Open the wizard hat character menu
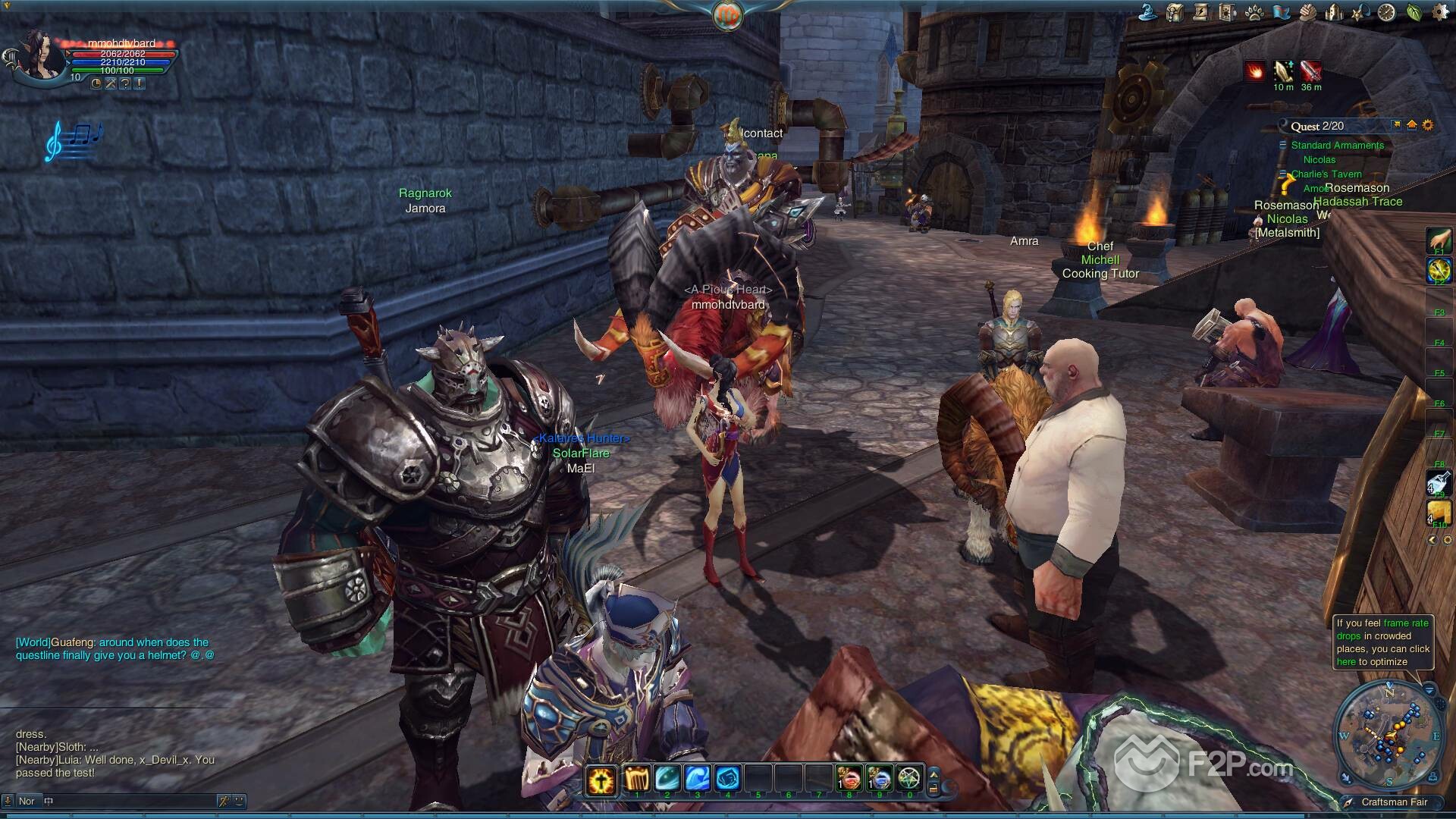Screen dimensions: 1456x819 (1148, 12)
